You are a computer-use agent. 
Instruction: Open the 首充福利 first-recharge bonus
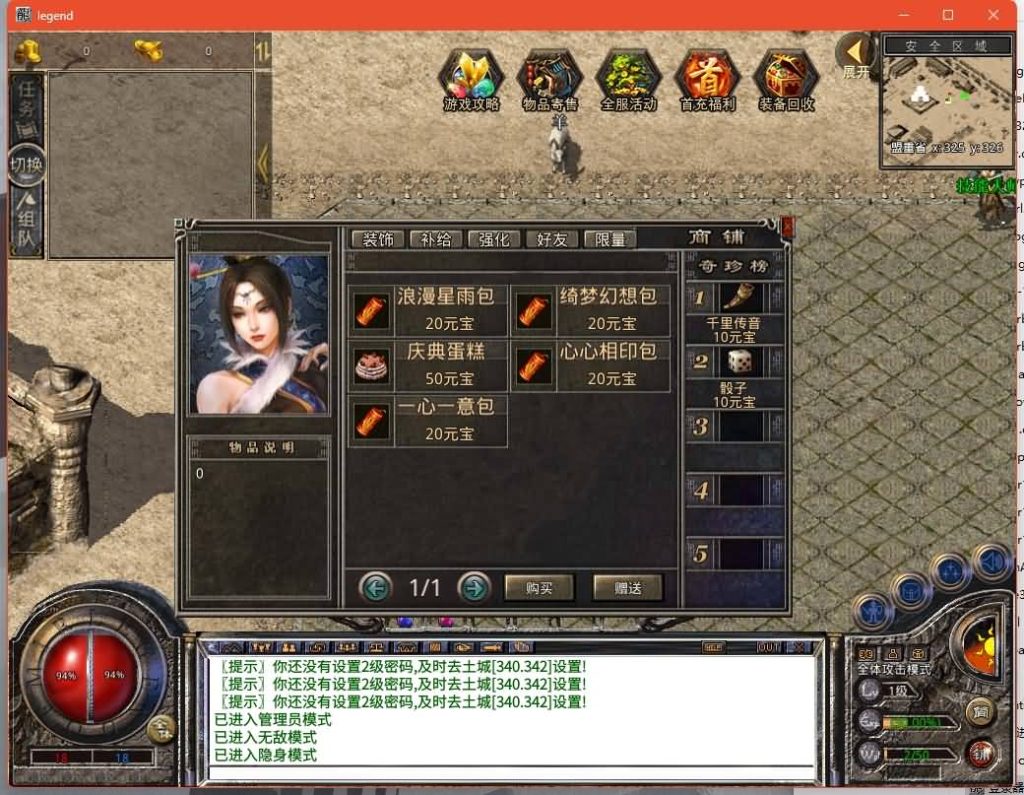[x=707, y=80]
